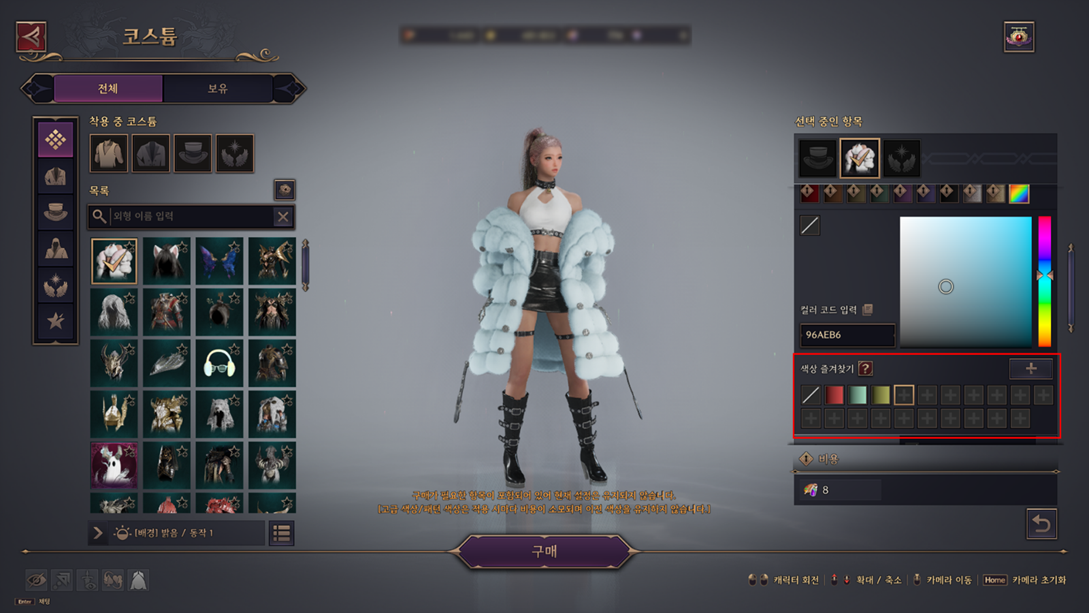Click the undo arrow button

click(x=1041, y=523)
